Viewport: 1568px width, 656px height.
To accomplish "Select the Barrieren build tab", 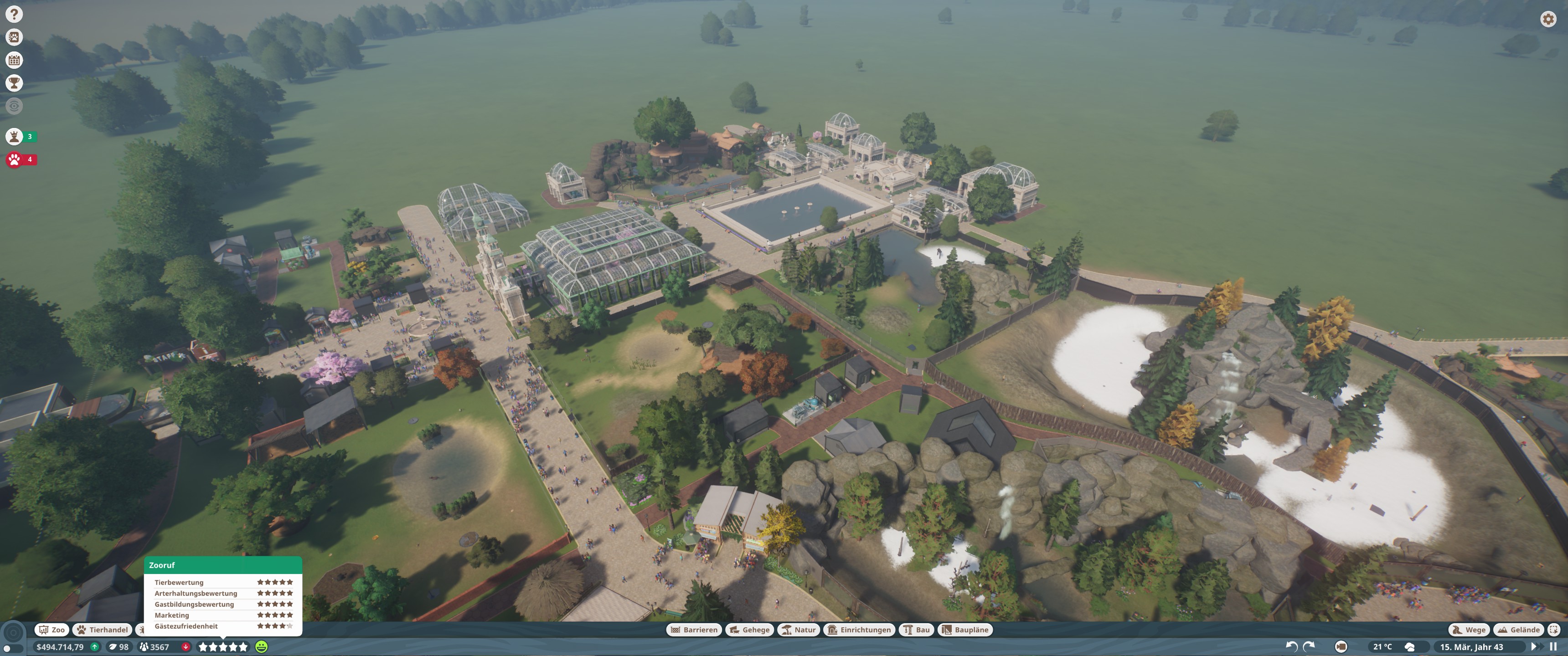I will point(694,630).
